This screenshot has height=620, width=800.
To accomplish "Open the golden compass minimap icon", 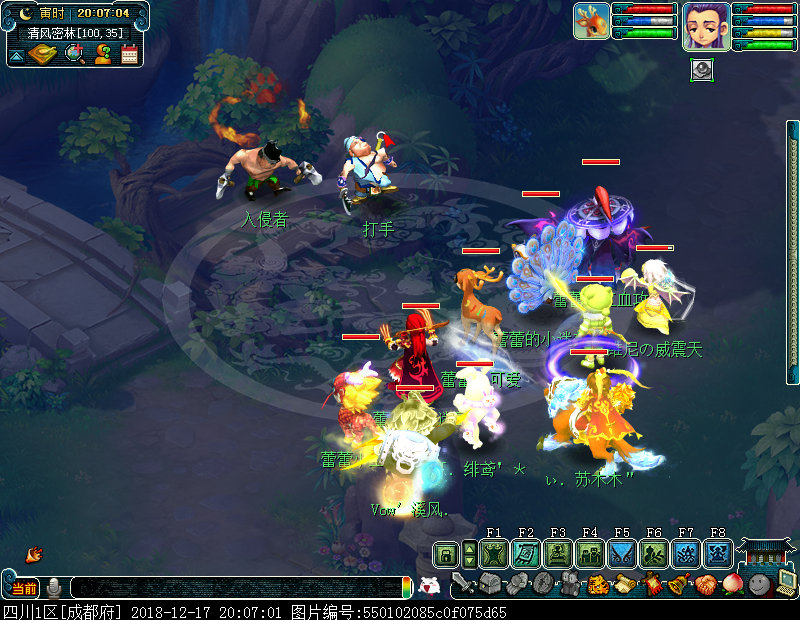I will [45, 54].
